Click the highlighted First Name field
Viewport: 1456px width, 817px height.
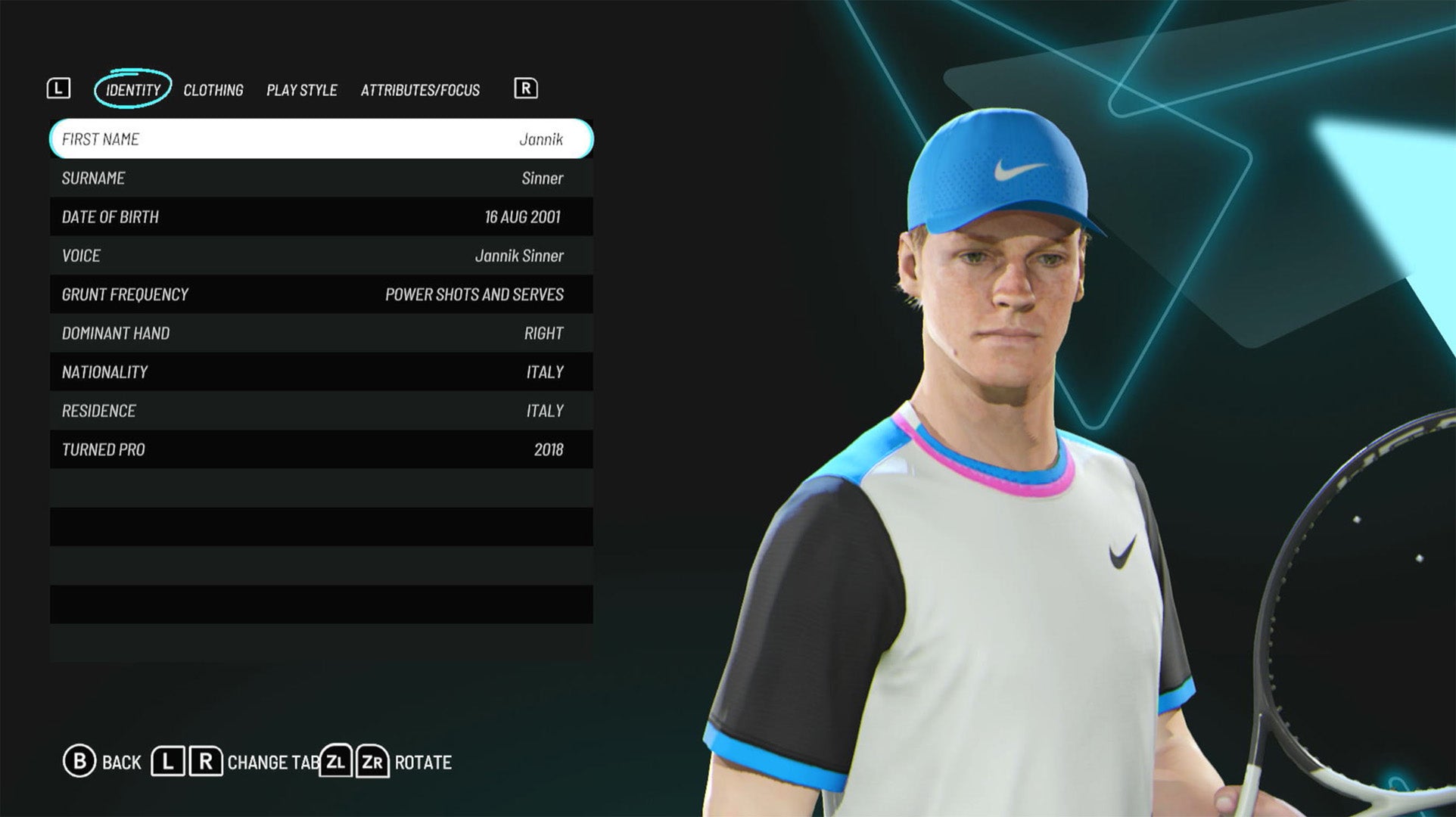[321, 139]
